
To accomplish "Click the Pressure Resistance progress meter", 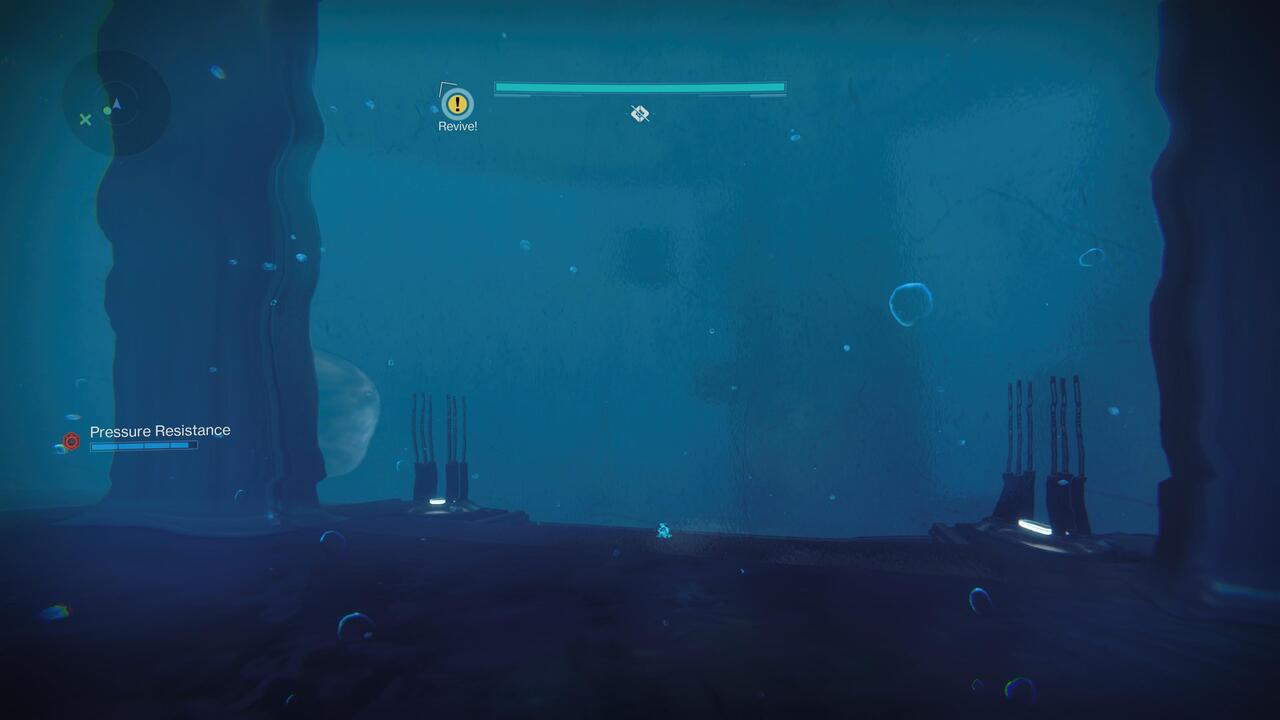I will coord(143,446).
